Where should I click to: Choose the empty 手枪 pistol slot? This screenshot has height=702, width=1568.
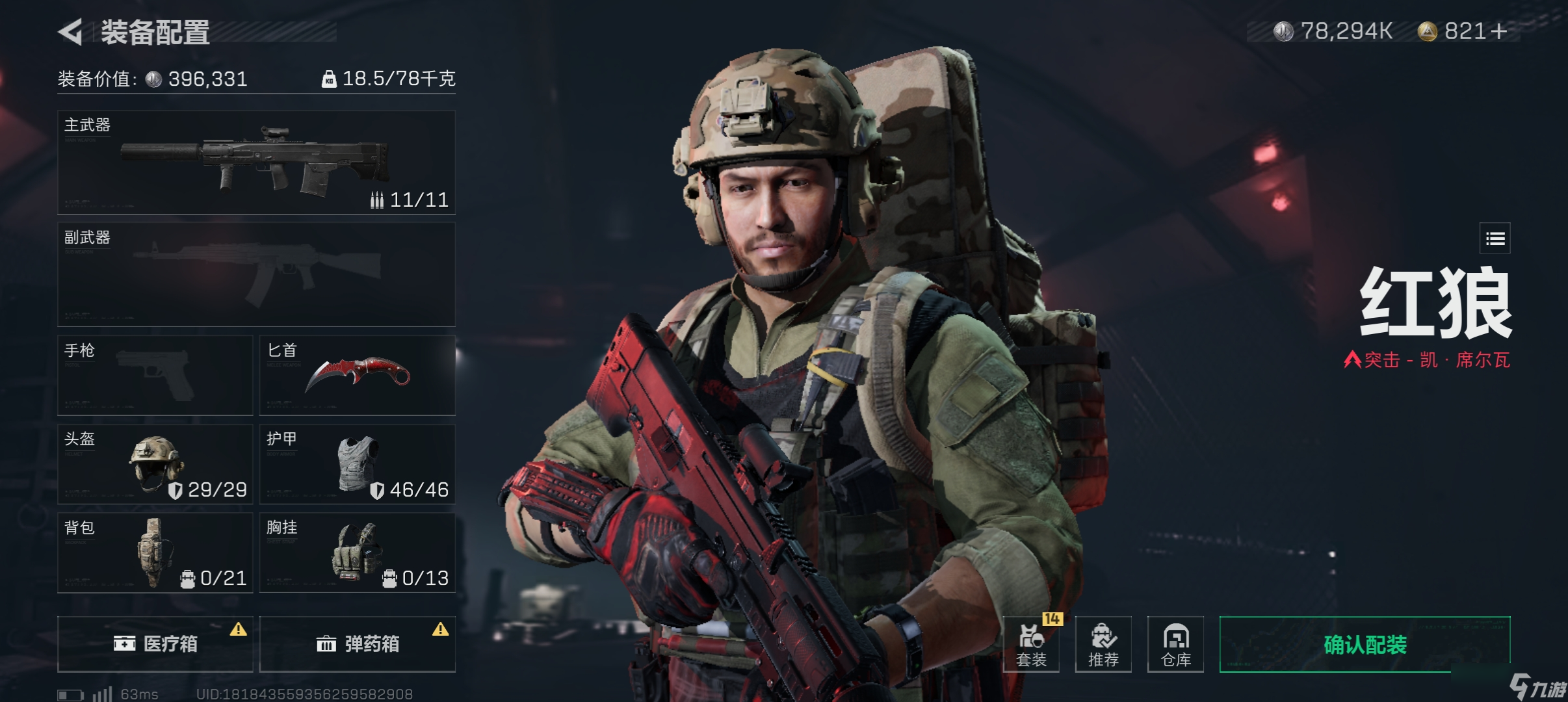pos(155,375)
